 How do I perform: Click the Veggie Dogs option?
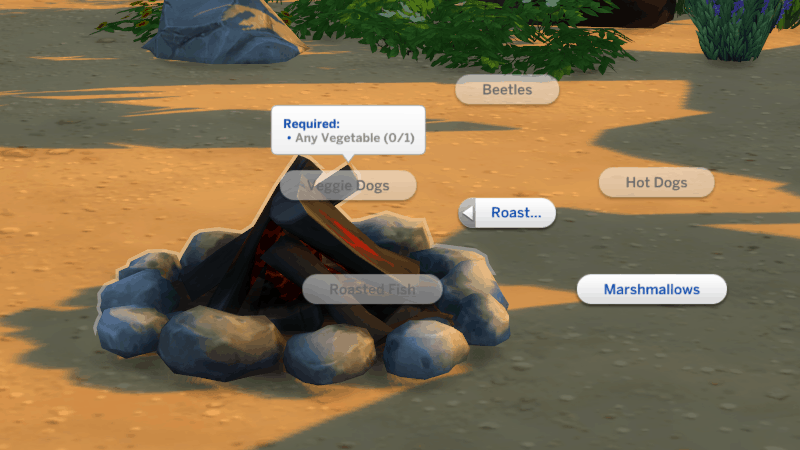[x=348, y=186]
